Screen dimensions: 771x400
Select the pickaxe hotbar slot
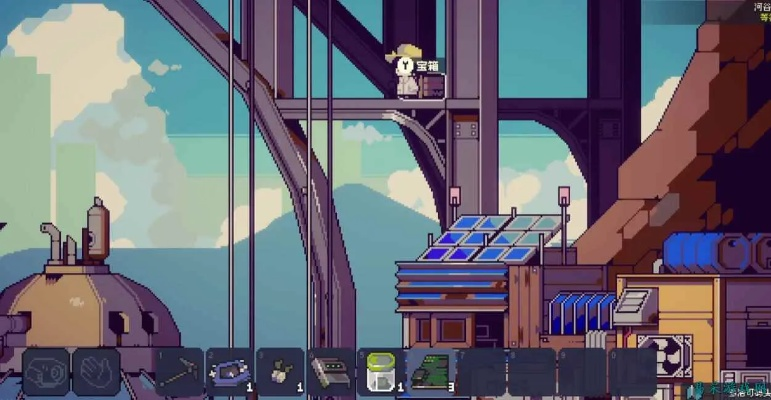point(180,371)
